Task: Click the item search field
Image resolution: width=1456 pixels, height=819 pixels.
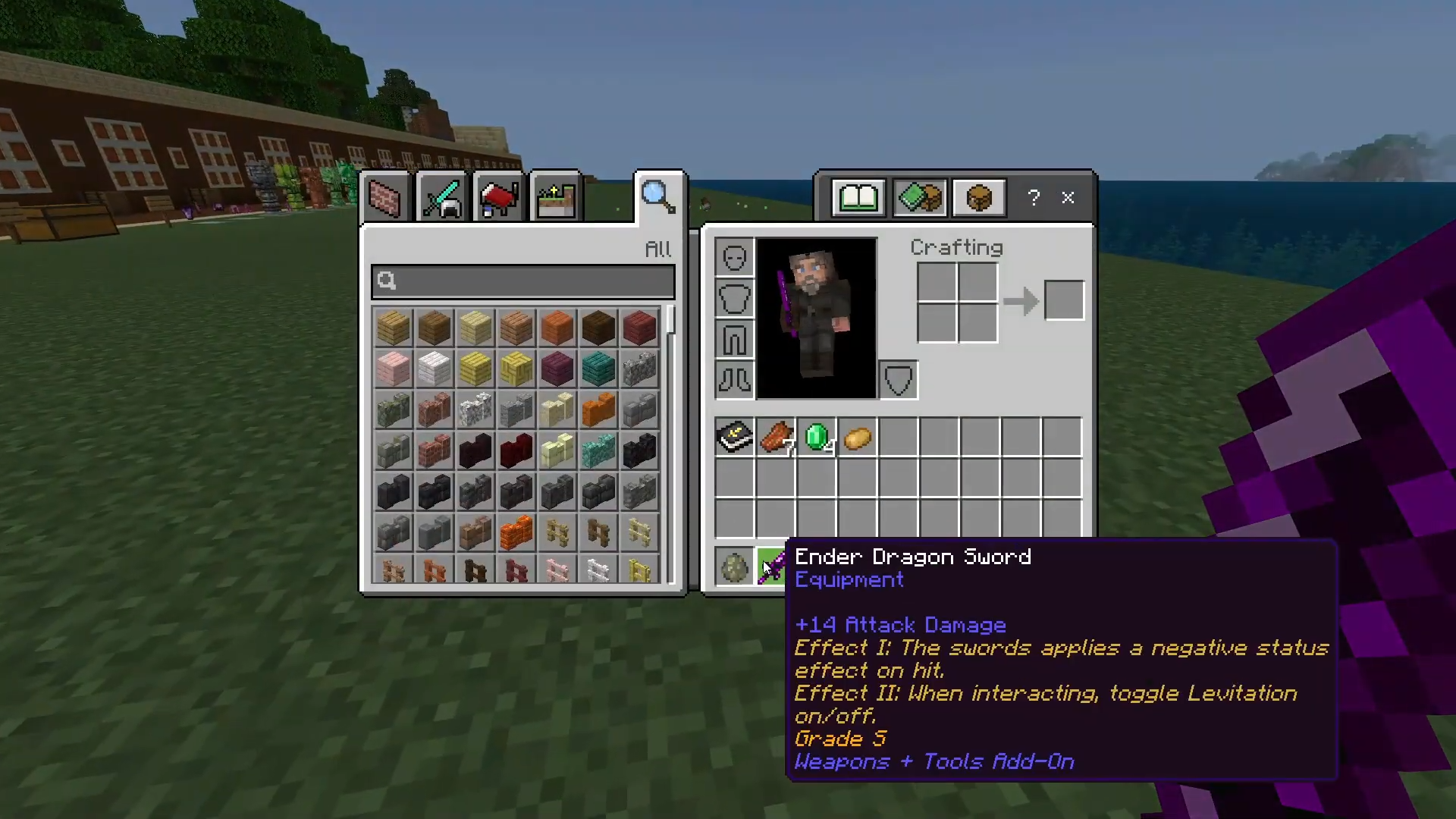Action: click(523, 281)
